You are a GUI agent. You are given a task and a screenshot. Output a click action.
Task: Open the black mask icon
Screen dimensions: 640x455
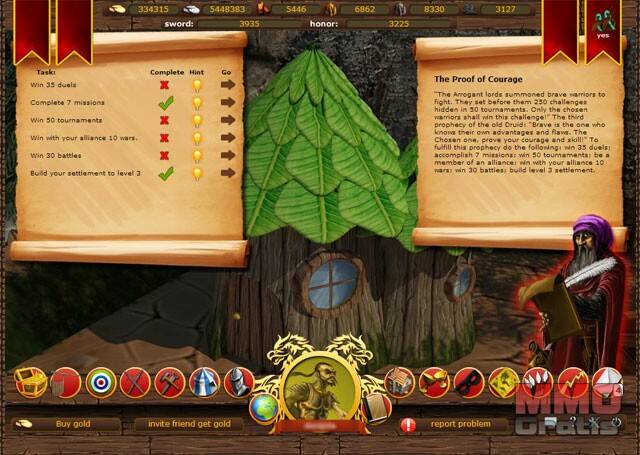[468, 382]
